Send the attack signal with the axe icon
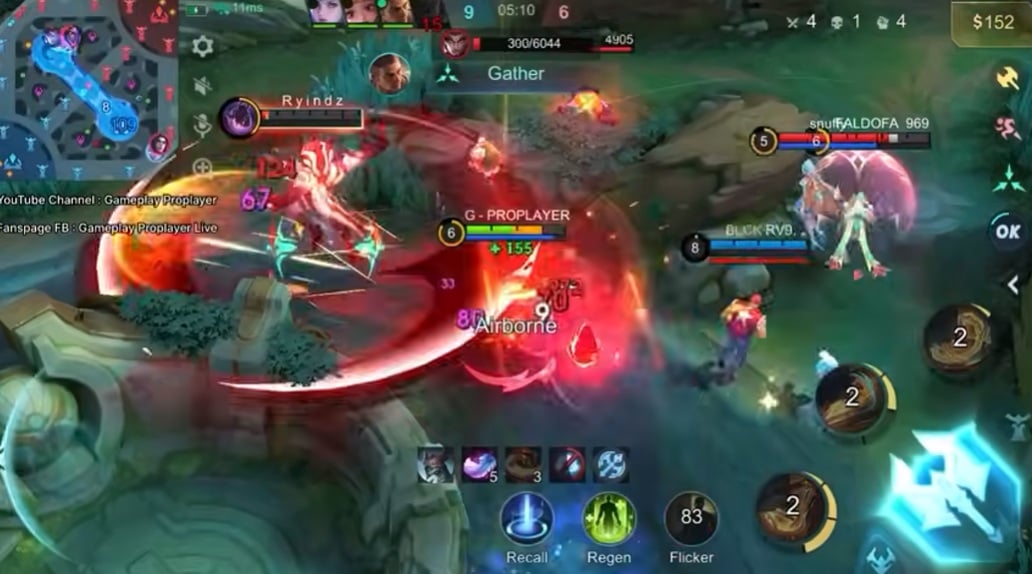The height and width of the screenshot is (574, 1032). [x=1006, y=77]
